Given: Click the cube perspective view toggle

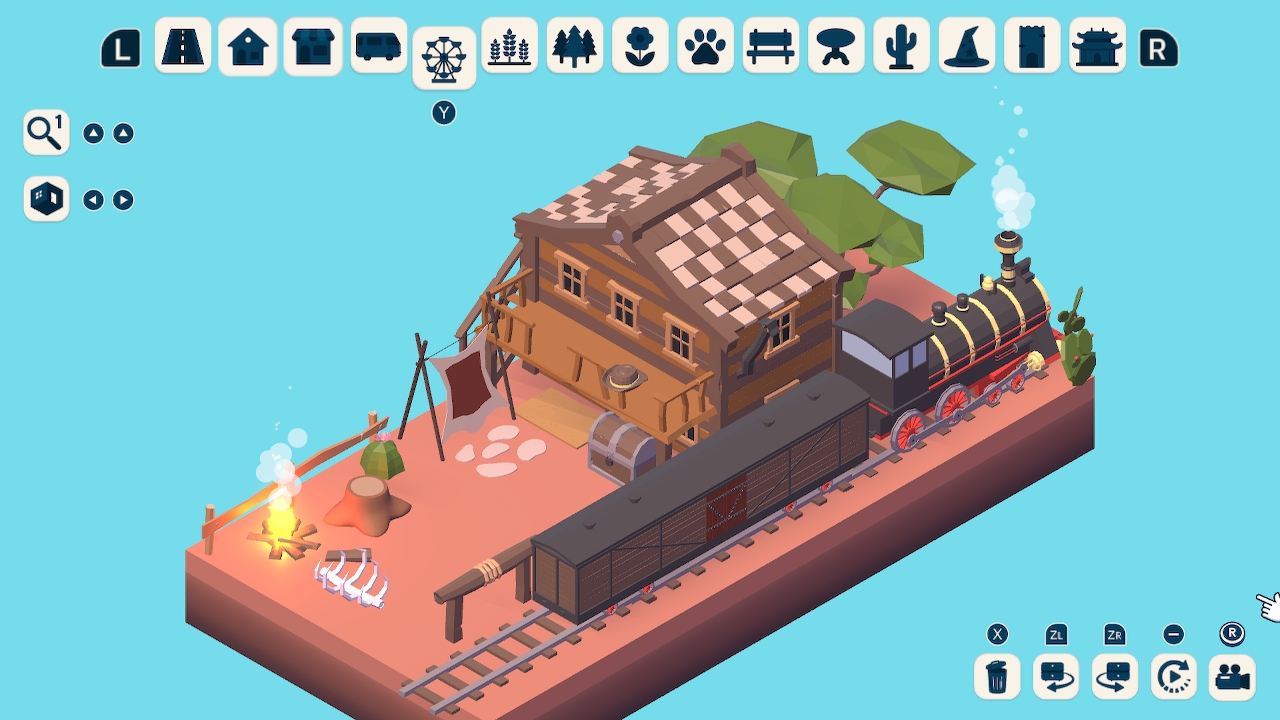Looking at the screenshot, I should (x=45, y=199).
